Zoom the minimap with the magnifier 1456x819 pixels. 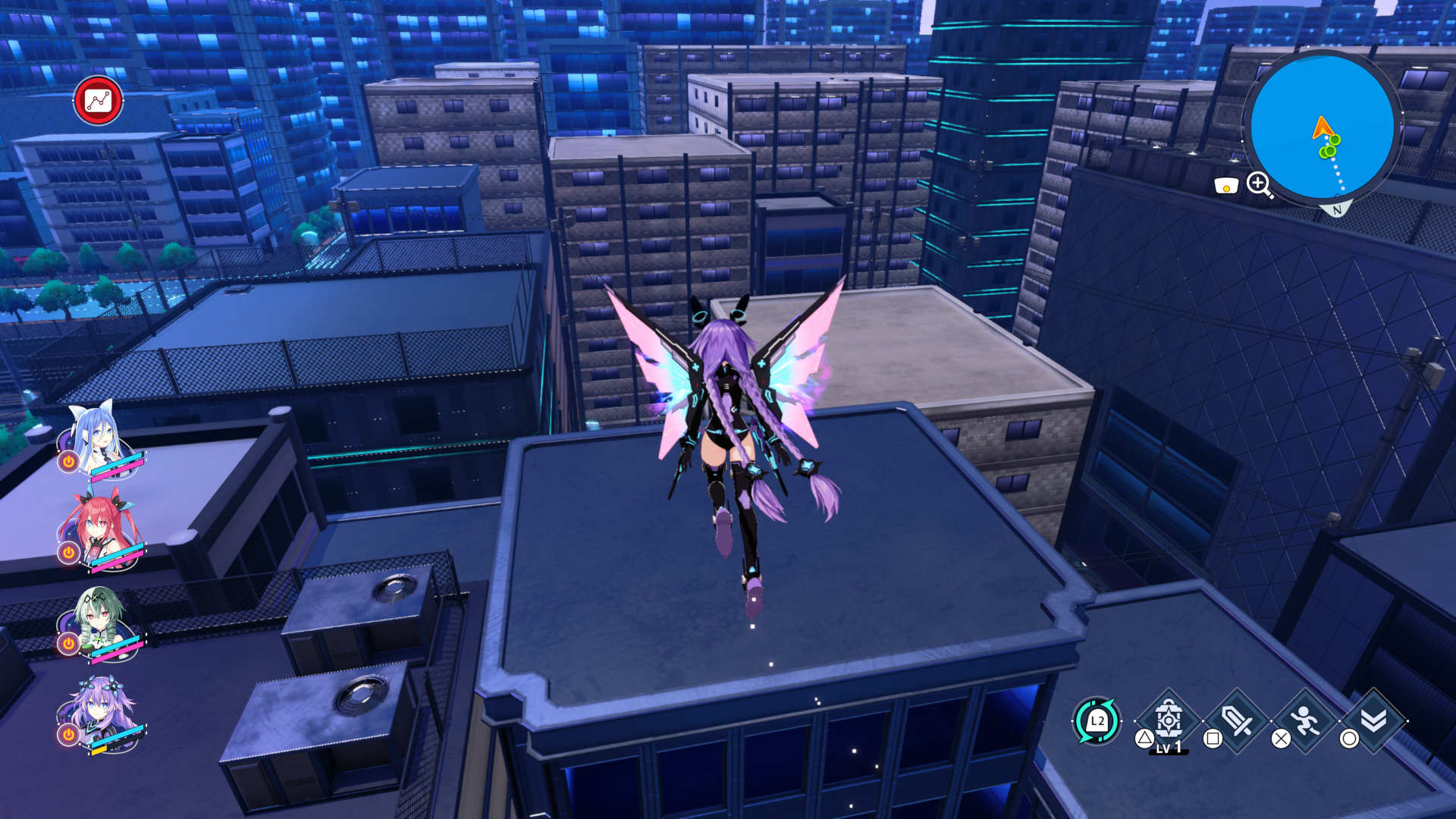[1259, 184]
